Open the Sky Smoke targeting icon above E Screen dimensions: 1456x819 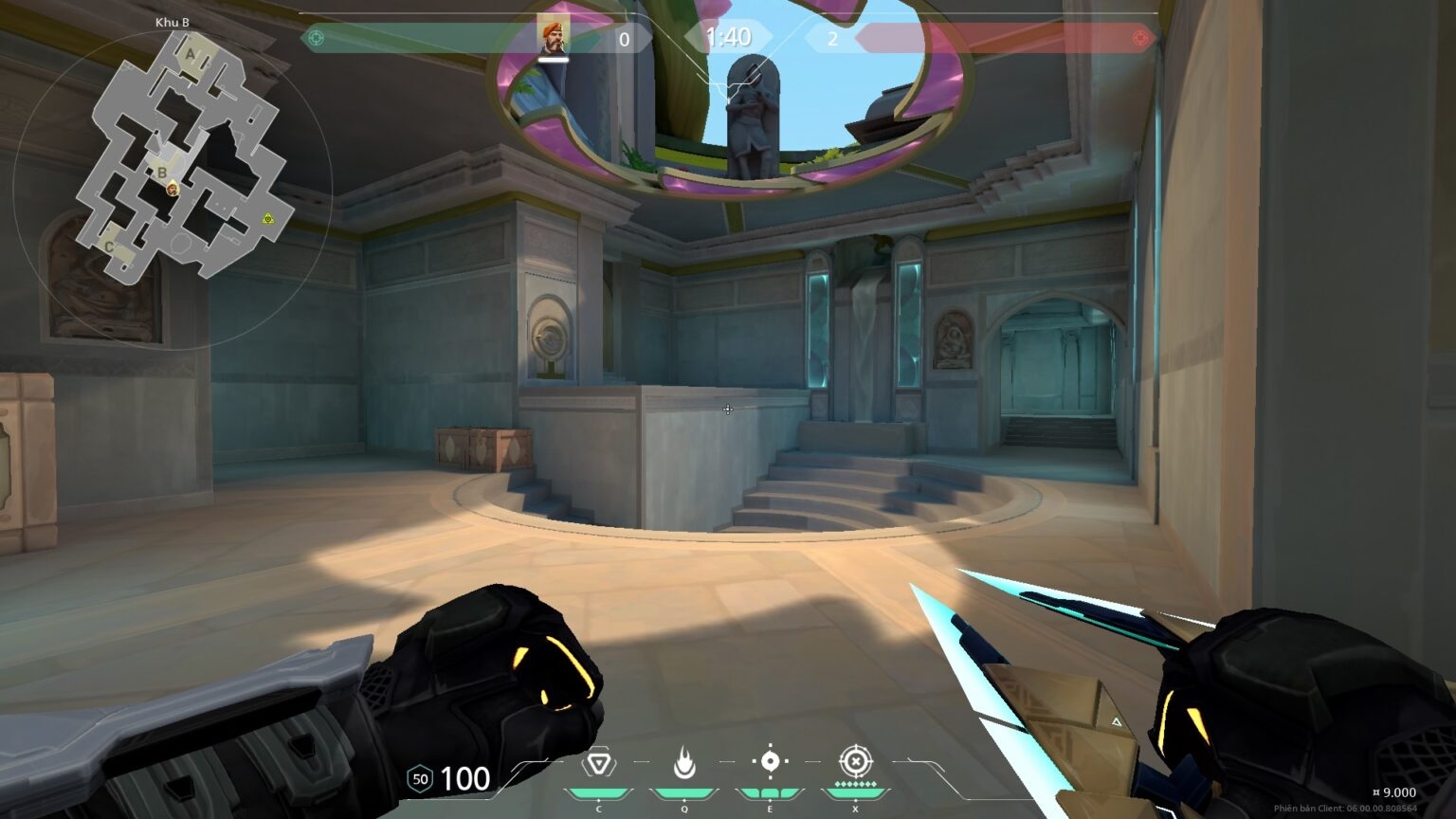click(770, 762)
